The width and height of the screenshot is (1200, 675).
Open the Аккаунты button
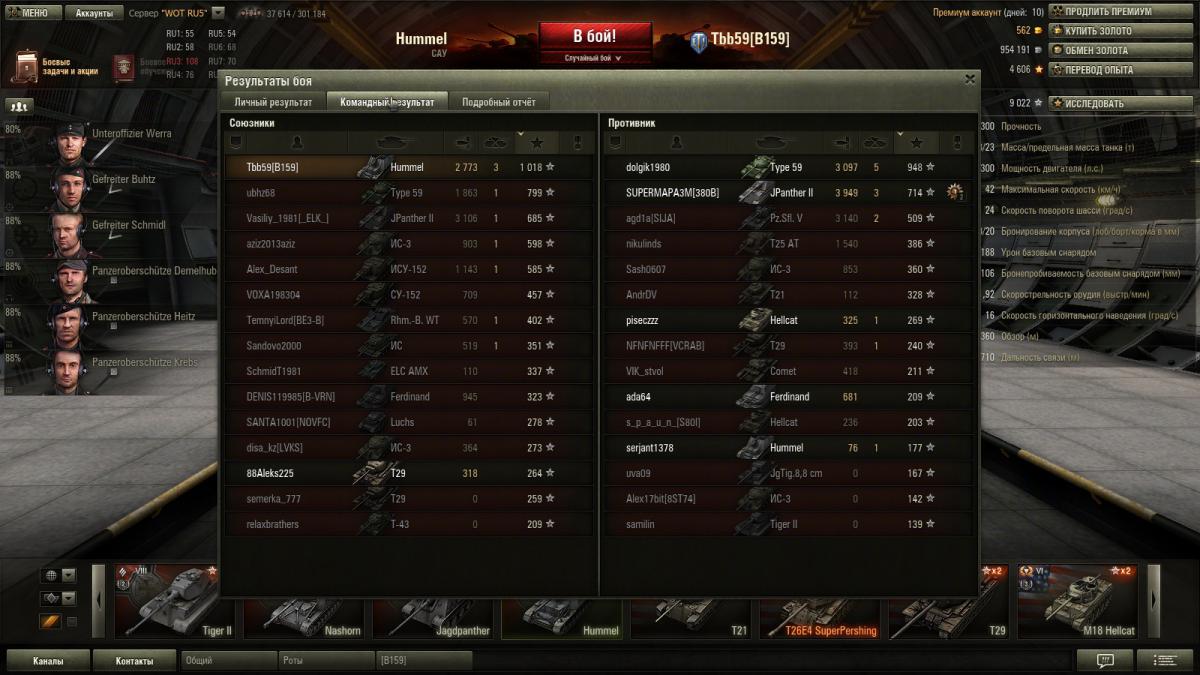tap(94, 13)
